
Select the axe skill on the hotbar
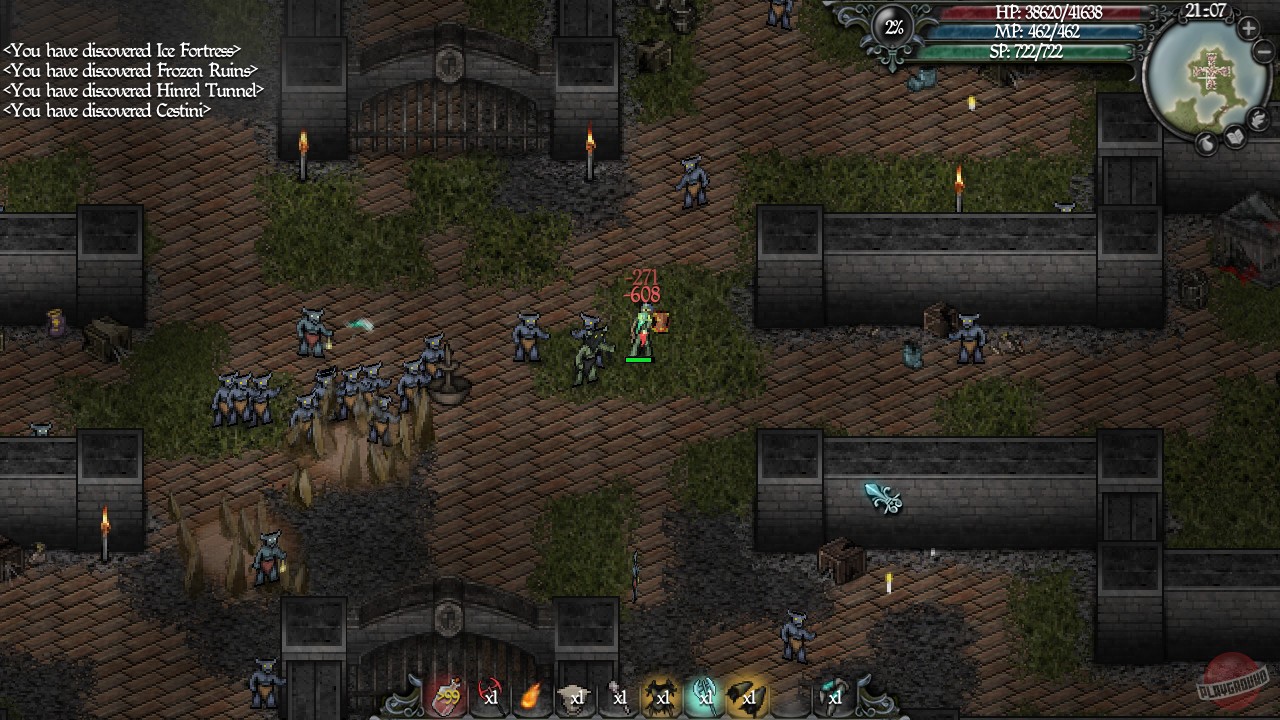coord(490,700)
